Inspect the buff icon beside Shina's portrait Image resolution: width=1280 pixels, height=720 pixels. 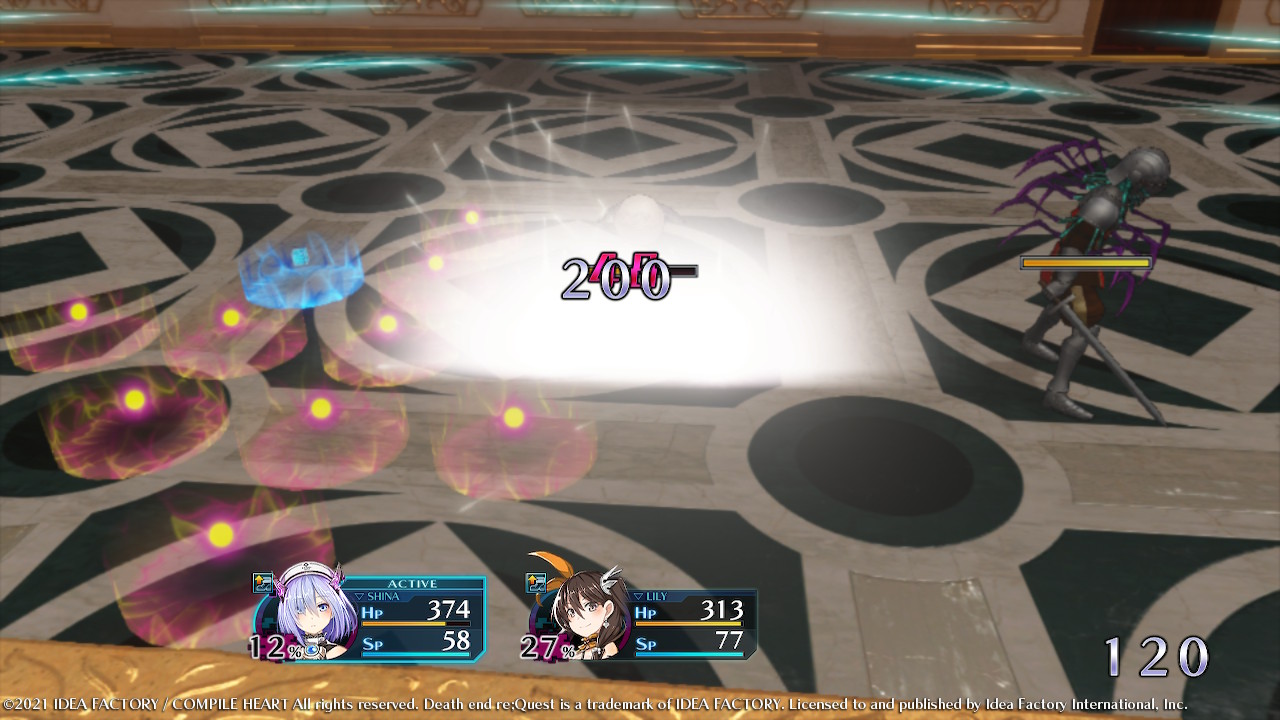263,584
